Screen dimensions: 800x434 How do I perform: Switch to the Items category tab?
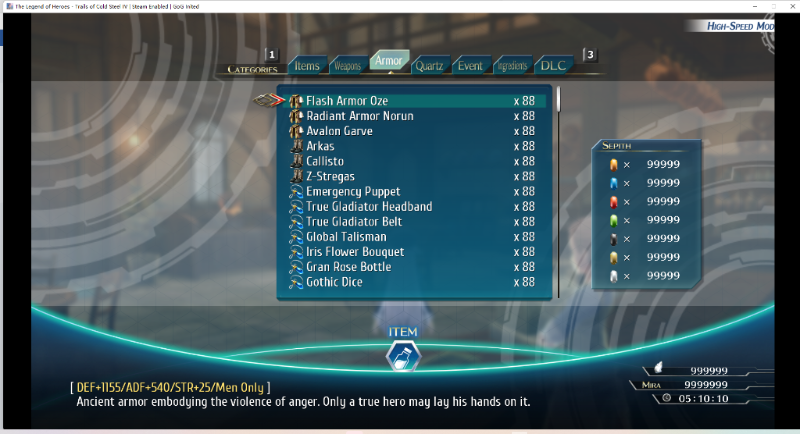(x=307, y=66)
